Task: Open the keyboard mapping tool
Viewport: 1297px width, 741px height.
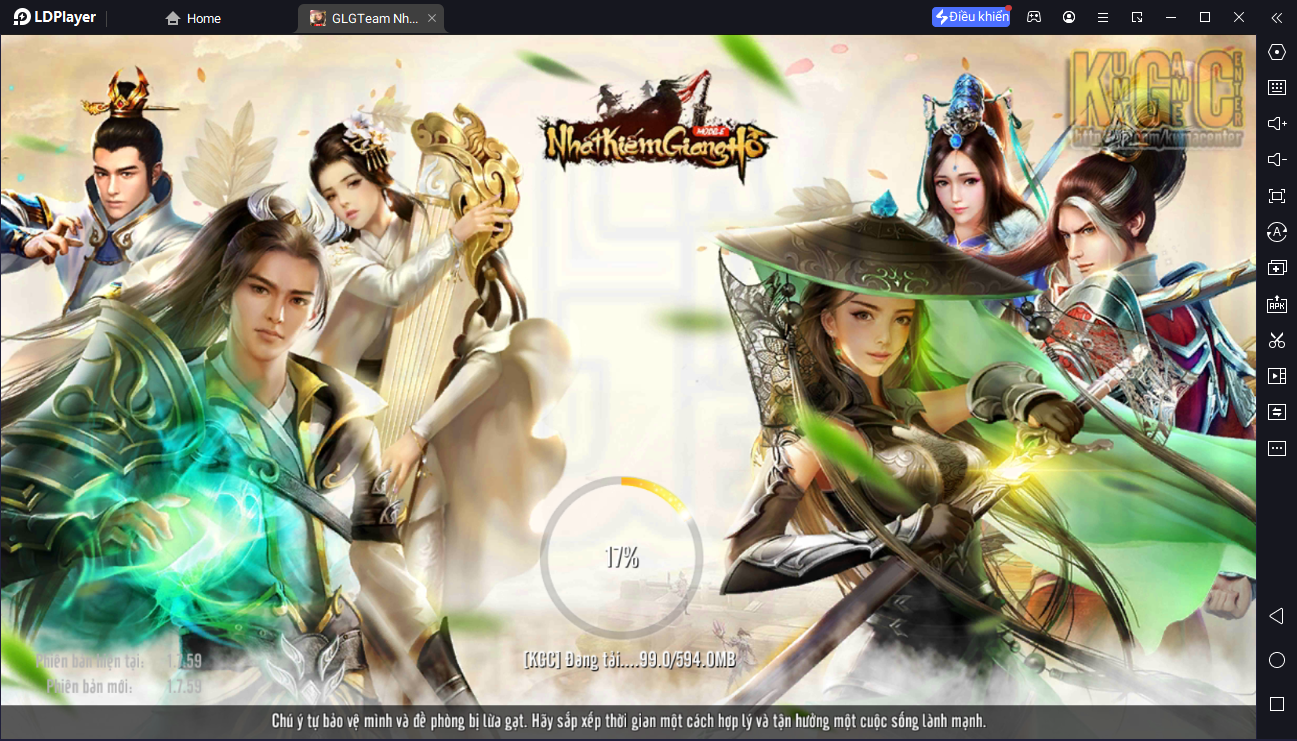Action: click(1276, 87)
